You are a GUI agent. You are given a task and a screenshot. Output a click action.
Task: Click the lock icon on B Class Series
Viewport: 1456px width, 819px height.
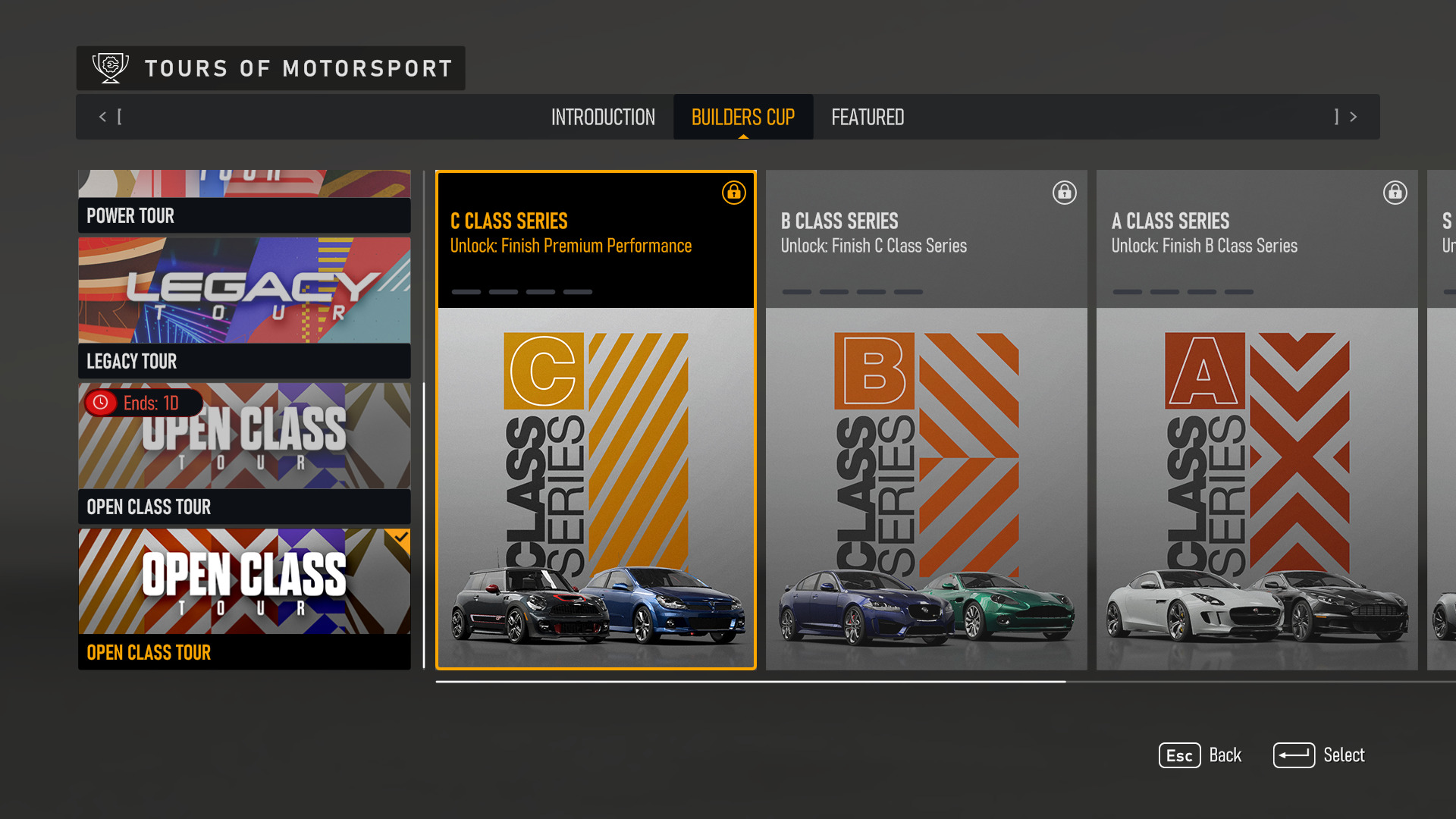click(x=1064, y=193)
